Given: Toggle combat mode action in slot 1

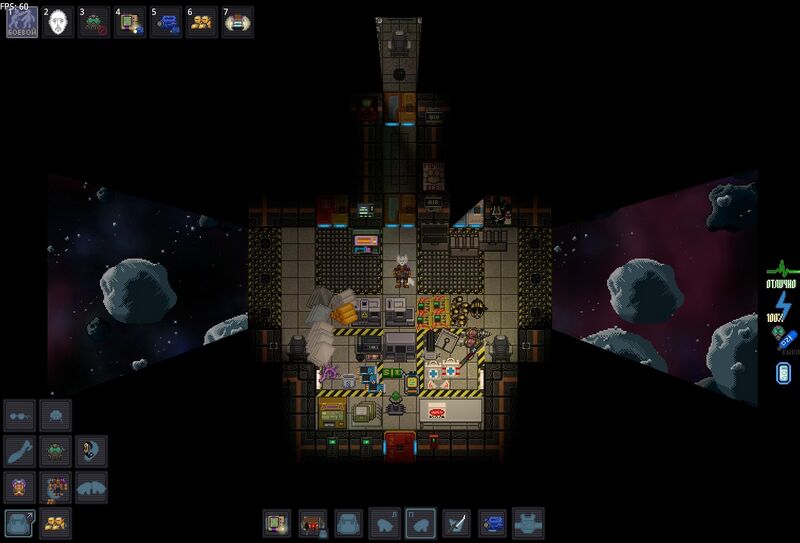Looking at the screenshot, I should (22, 22).
